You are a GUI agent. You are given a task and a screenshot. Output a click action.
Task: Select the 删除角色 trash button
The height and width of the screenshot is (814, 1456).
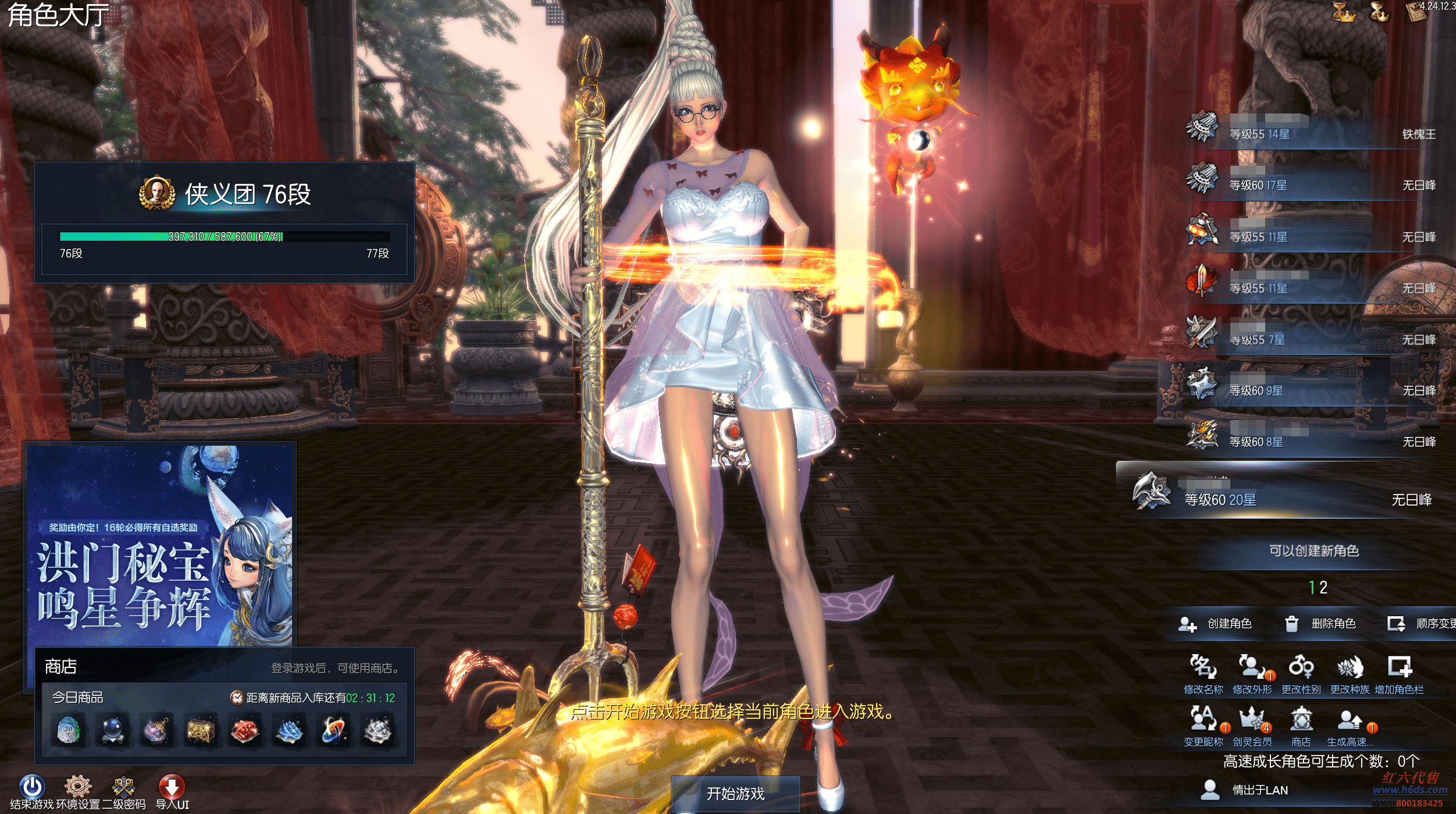[x=1320, y=624]
